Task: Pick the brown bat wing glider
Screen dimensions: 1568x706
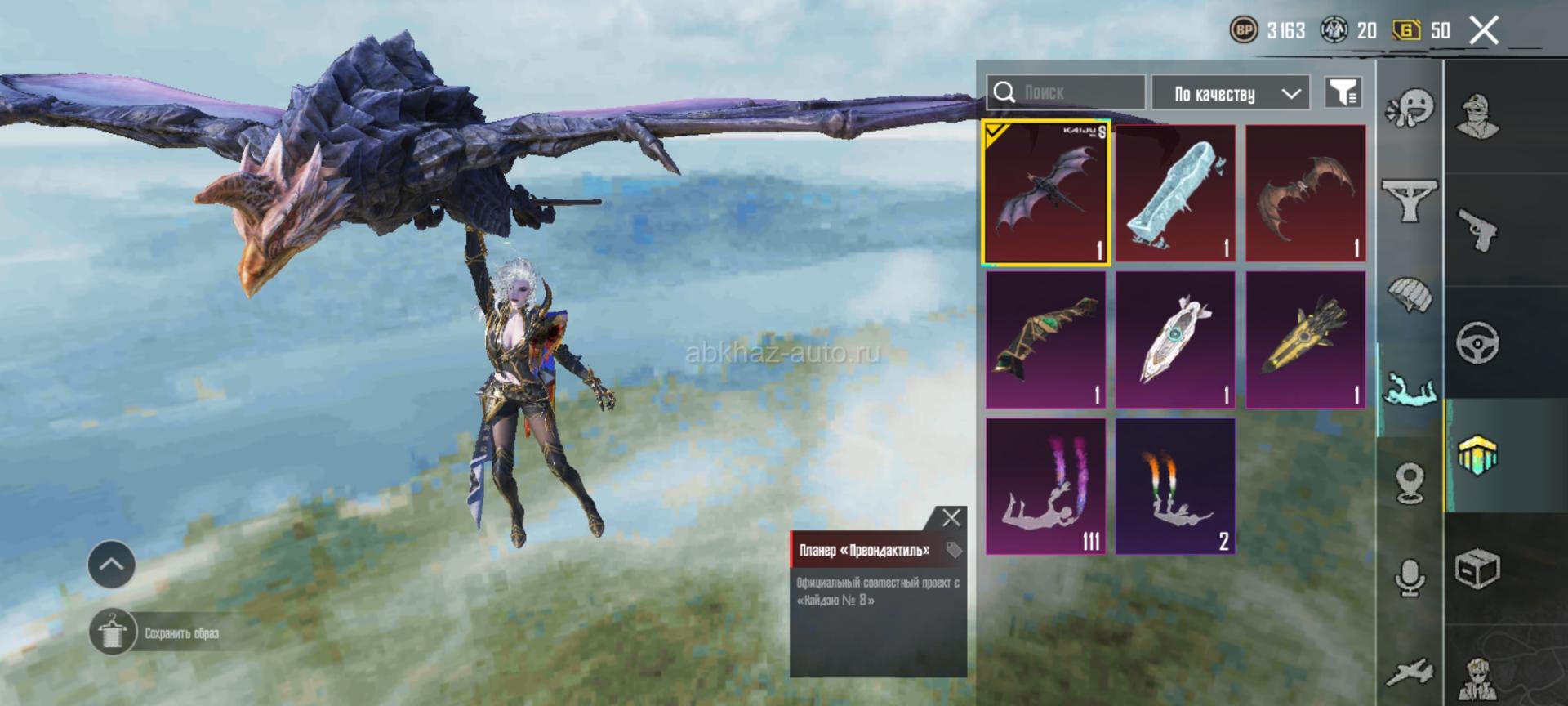Action: pos(1305,194)
